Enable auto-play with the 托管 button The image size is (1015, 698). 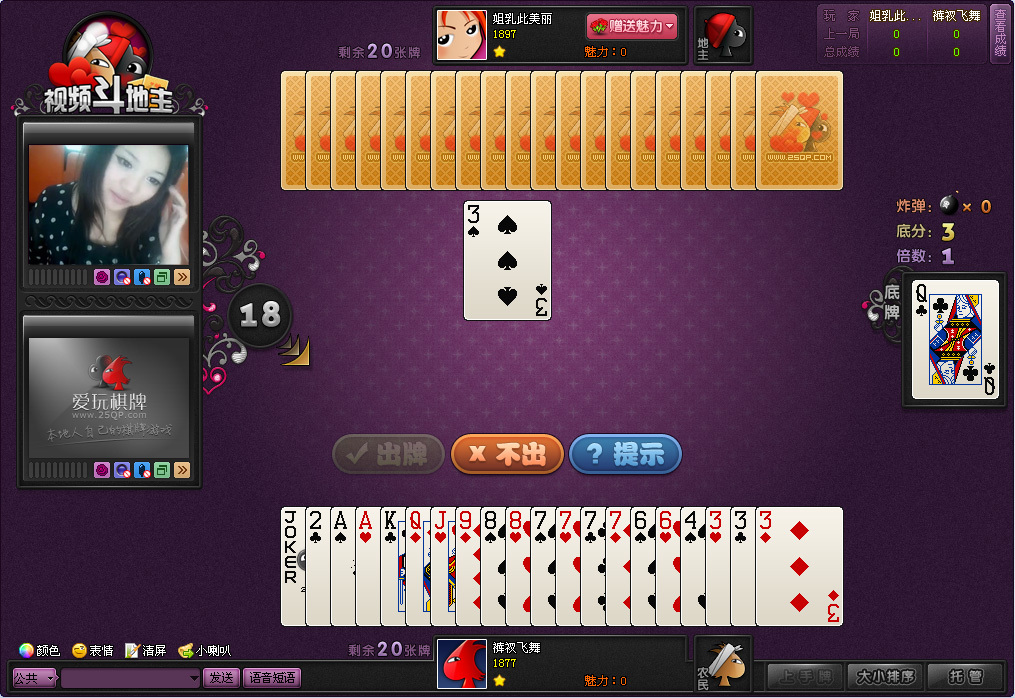click(x=965, y=677)
